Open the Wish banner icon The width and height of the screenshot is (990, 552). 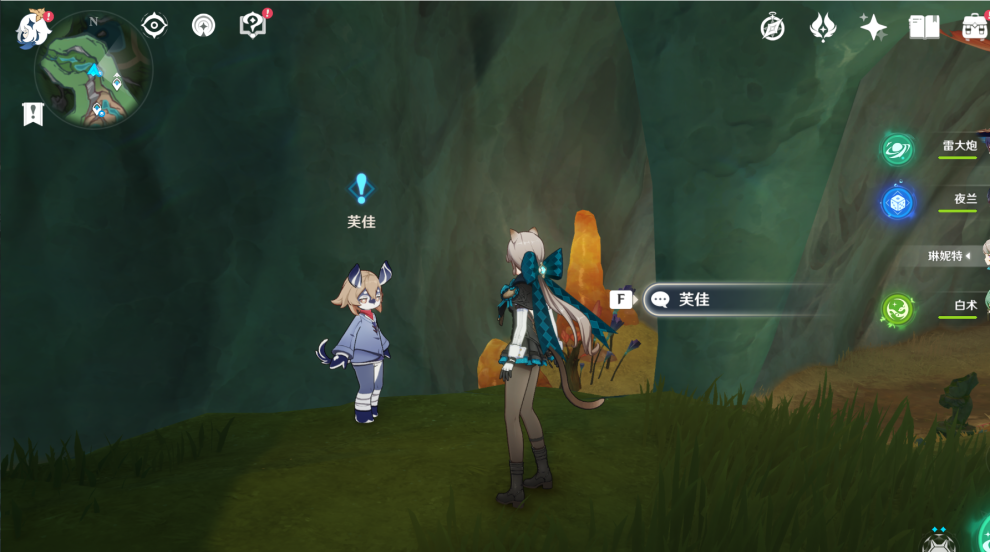tap(822, 27)
